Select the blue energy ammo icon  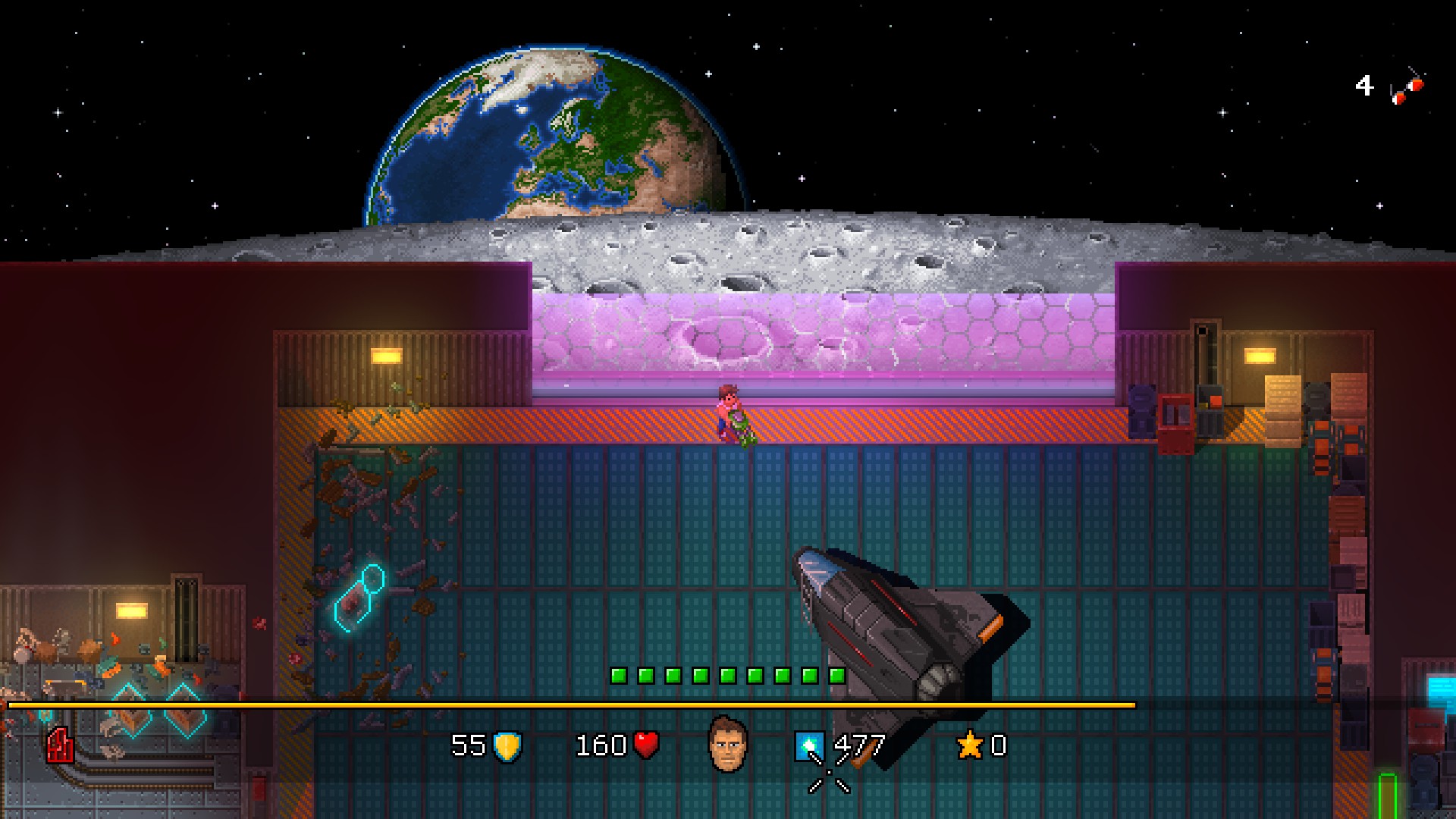click(808, 746)
